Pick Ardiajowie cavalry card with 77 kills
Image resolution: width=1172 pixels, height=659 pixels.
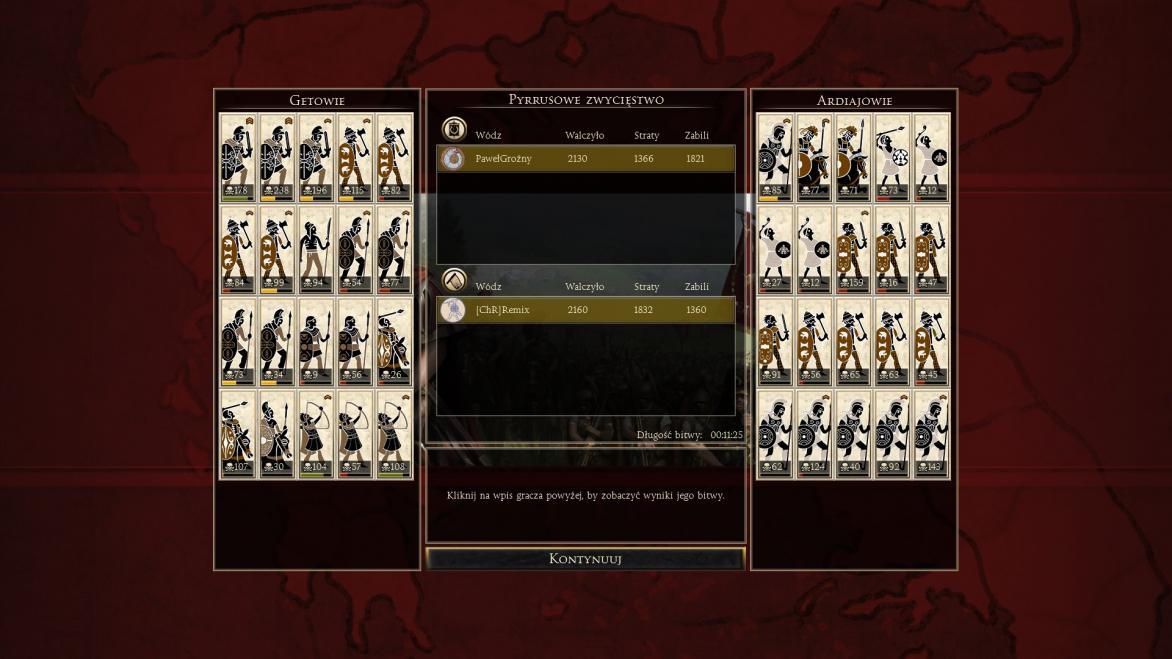click(814, 157)
